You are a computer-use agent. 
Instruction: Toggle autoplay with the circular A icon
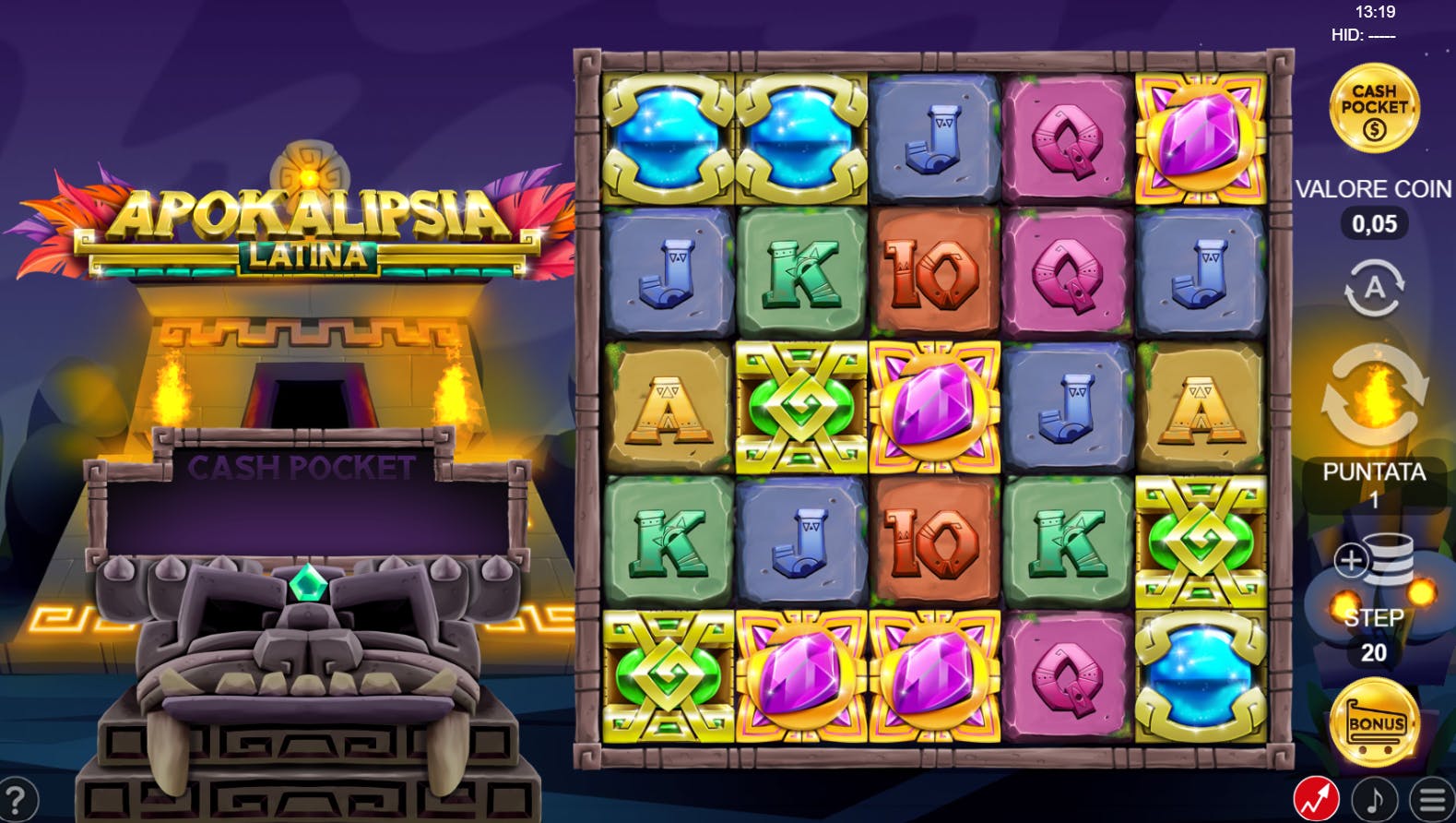point(1374,289)
